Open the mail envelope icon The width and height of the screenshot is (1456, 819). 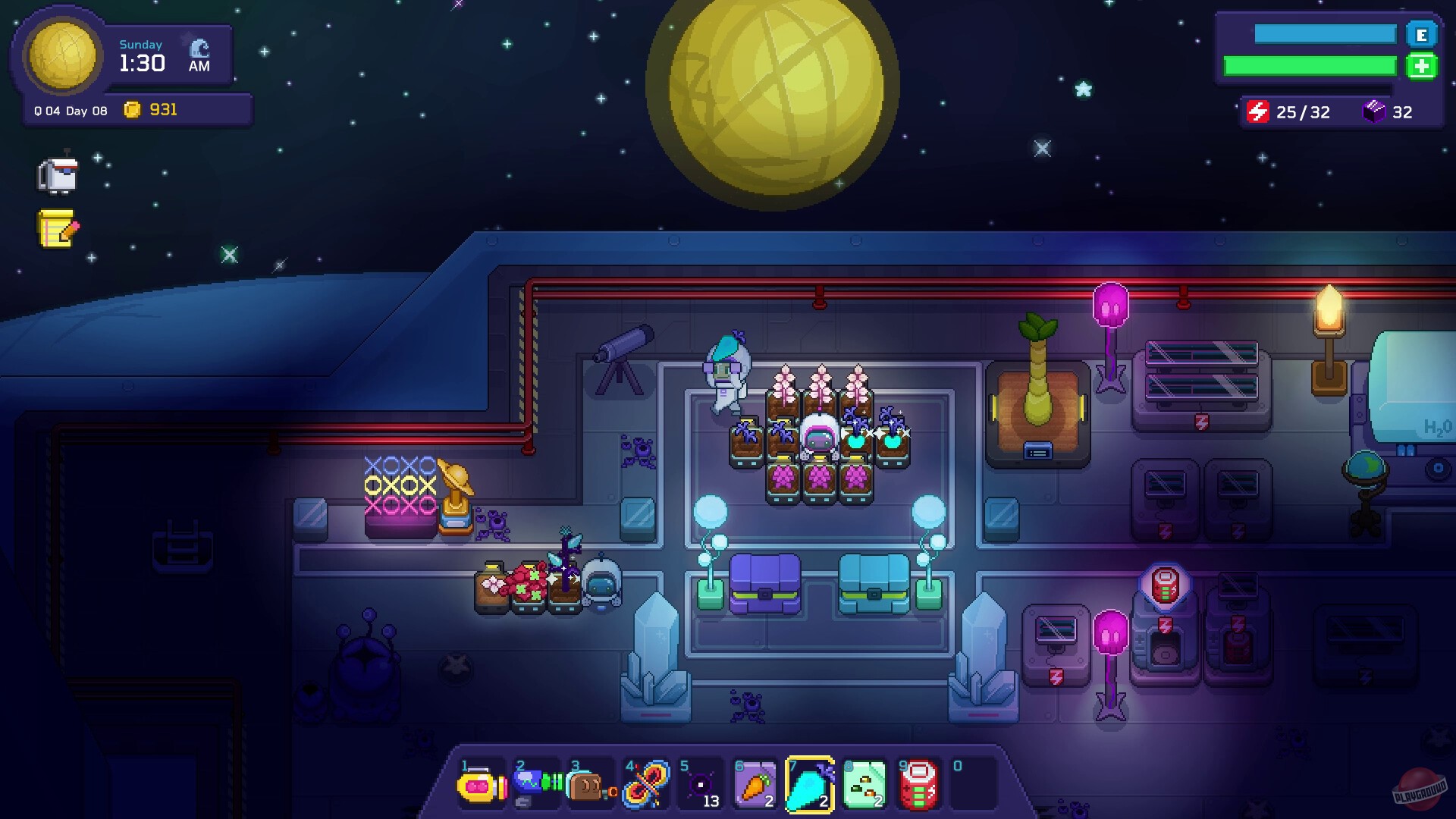(59, 174)
